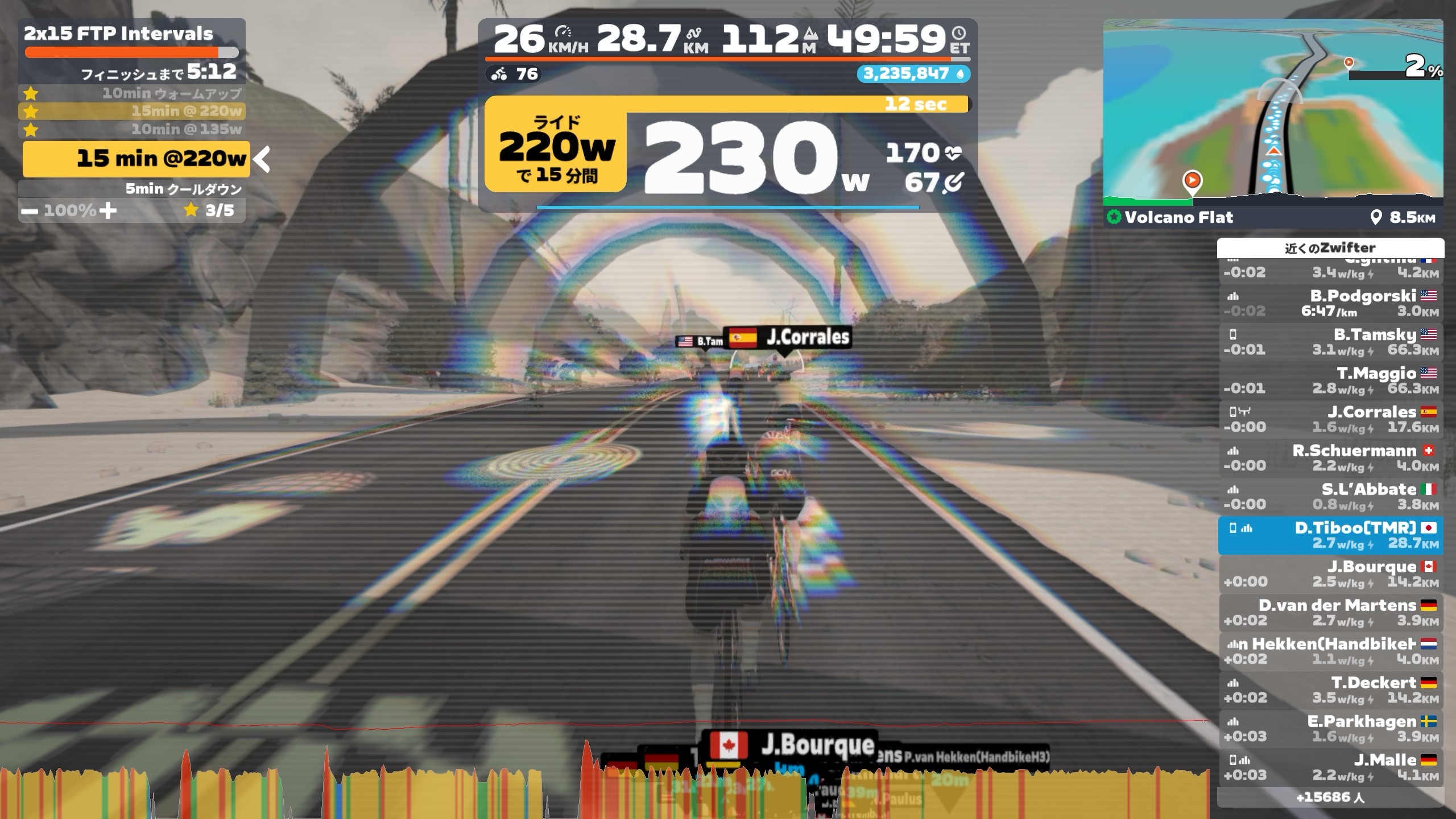Select T.Maggio in the rider list
Viewport: 1456px width, 819px height.
pos(1330,380)
